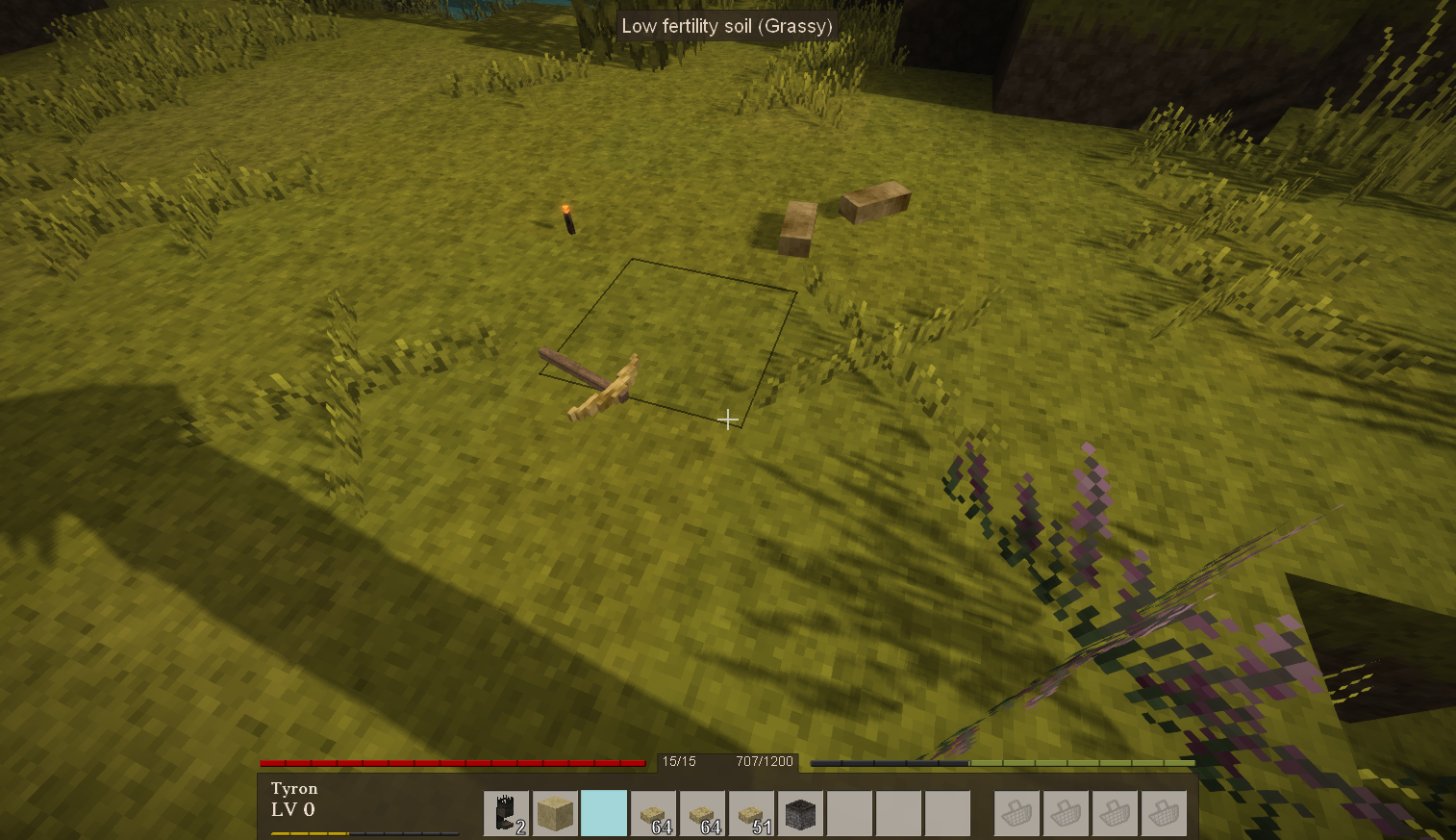Select the tan full block slot
Viewport: 1456px width, 840px height.
(555, 814)
